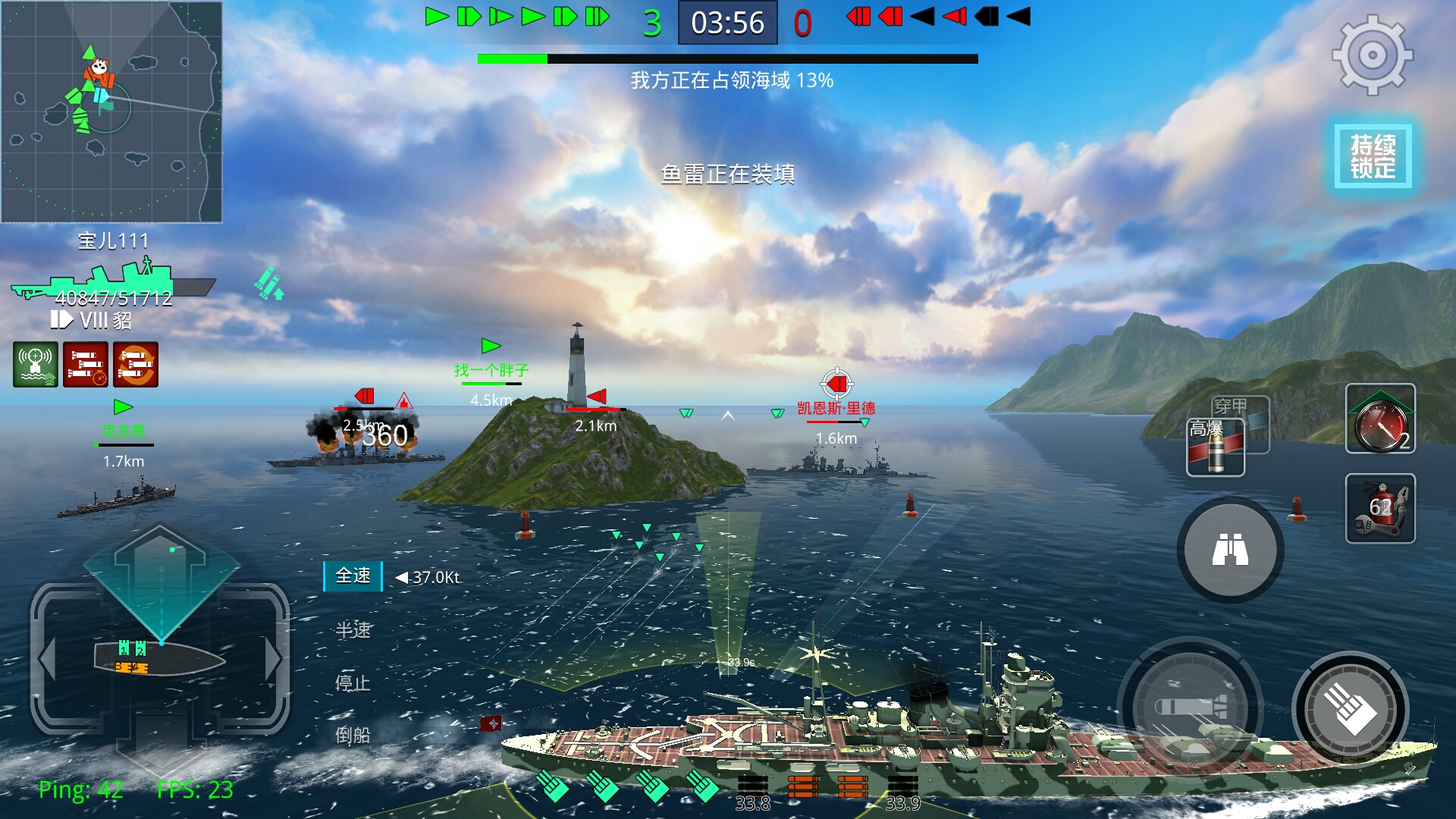Steer right with the rudder arrow

tap(273, 658)
